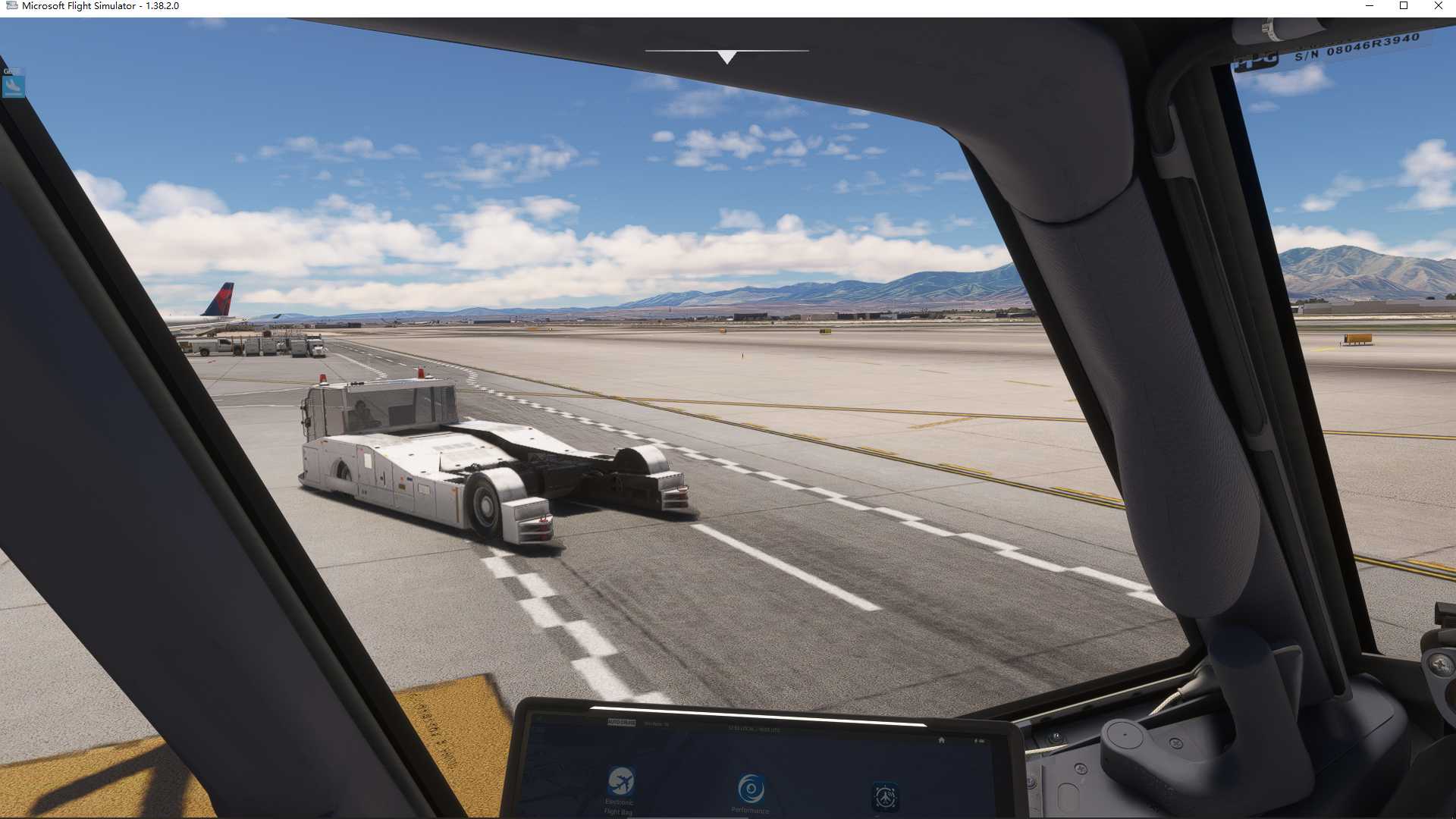Expand the in-game toolbar via the top-center chevron
This screenshot has width=1456, height=819.
728,55
